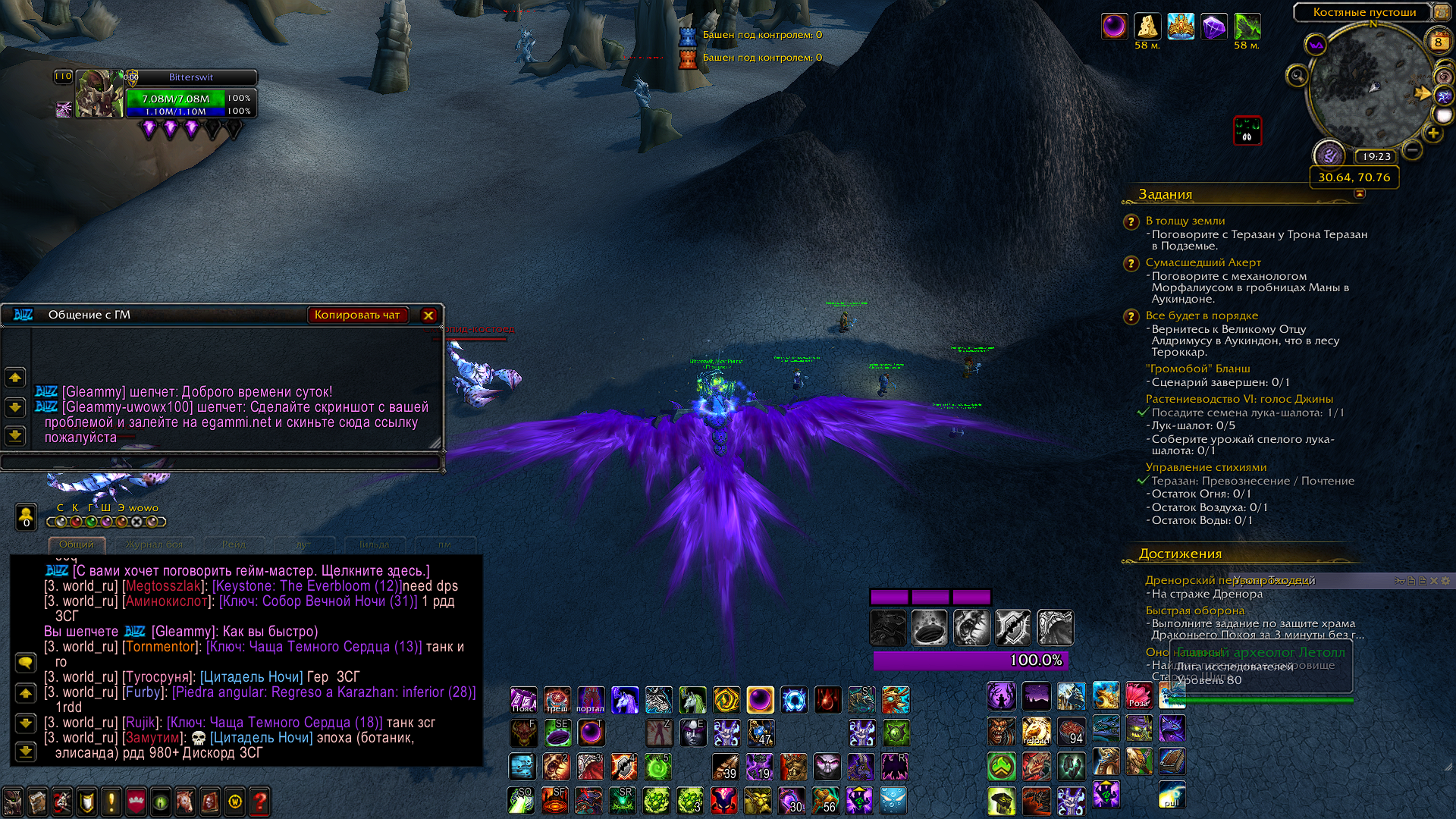Image resolution: width=1456 pixels, height=819 pixels.
Task: Click the GM chat message input box
Action: pyautogui.click(x=221, y=462)
